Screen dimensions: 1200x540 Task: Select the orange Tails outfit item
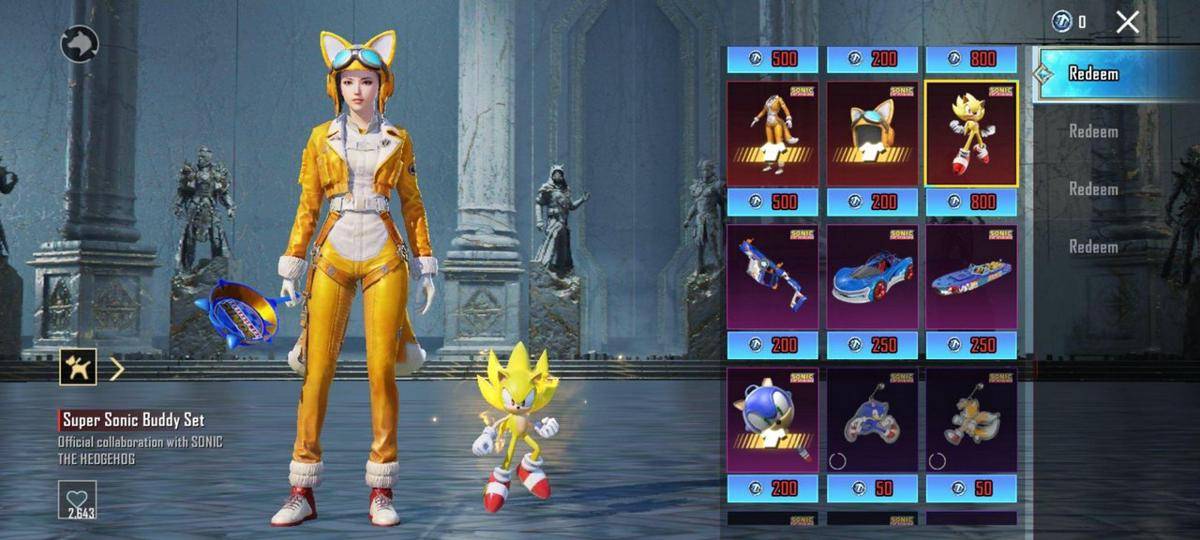coord(772,135)
